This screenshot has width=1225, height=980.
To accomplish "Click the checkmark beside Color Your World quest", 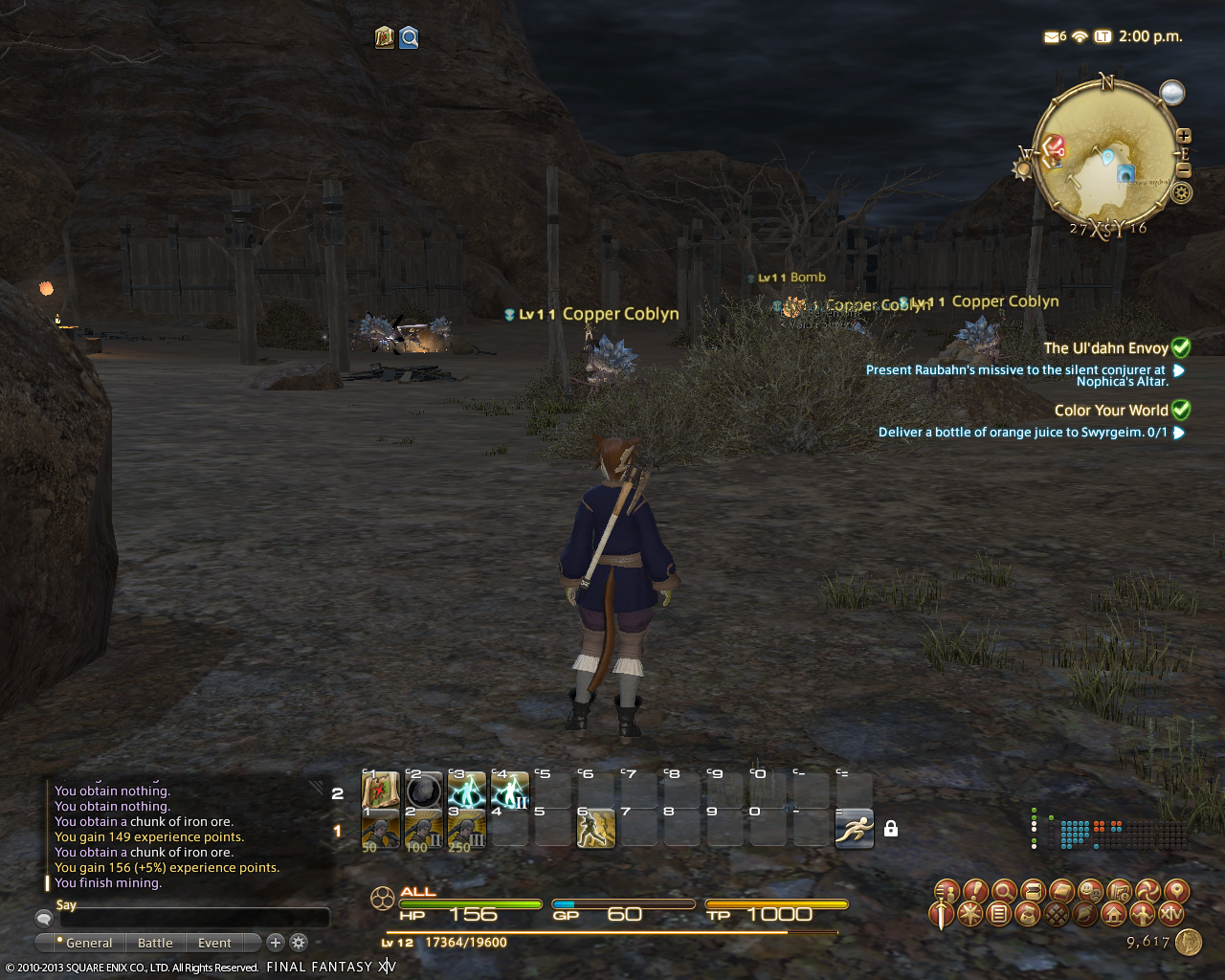I will tap(1181, 410).
